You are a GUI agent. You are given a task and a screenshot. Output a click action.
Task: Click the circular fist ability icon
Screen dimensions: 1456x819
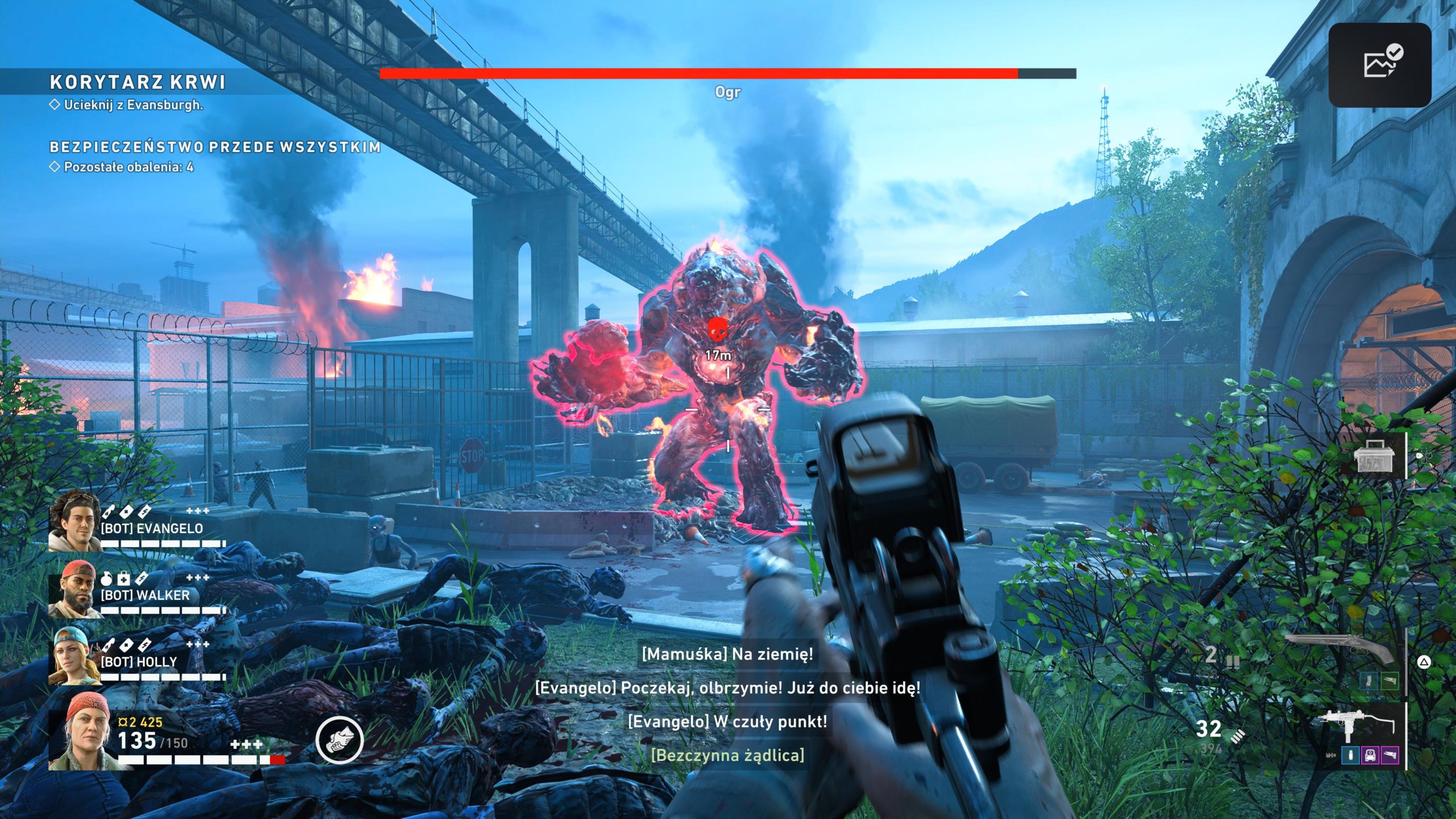(x=340, y=740)
